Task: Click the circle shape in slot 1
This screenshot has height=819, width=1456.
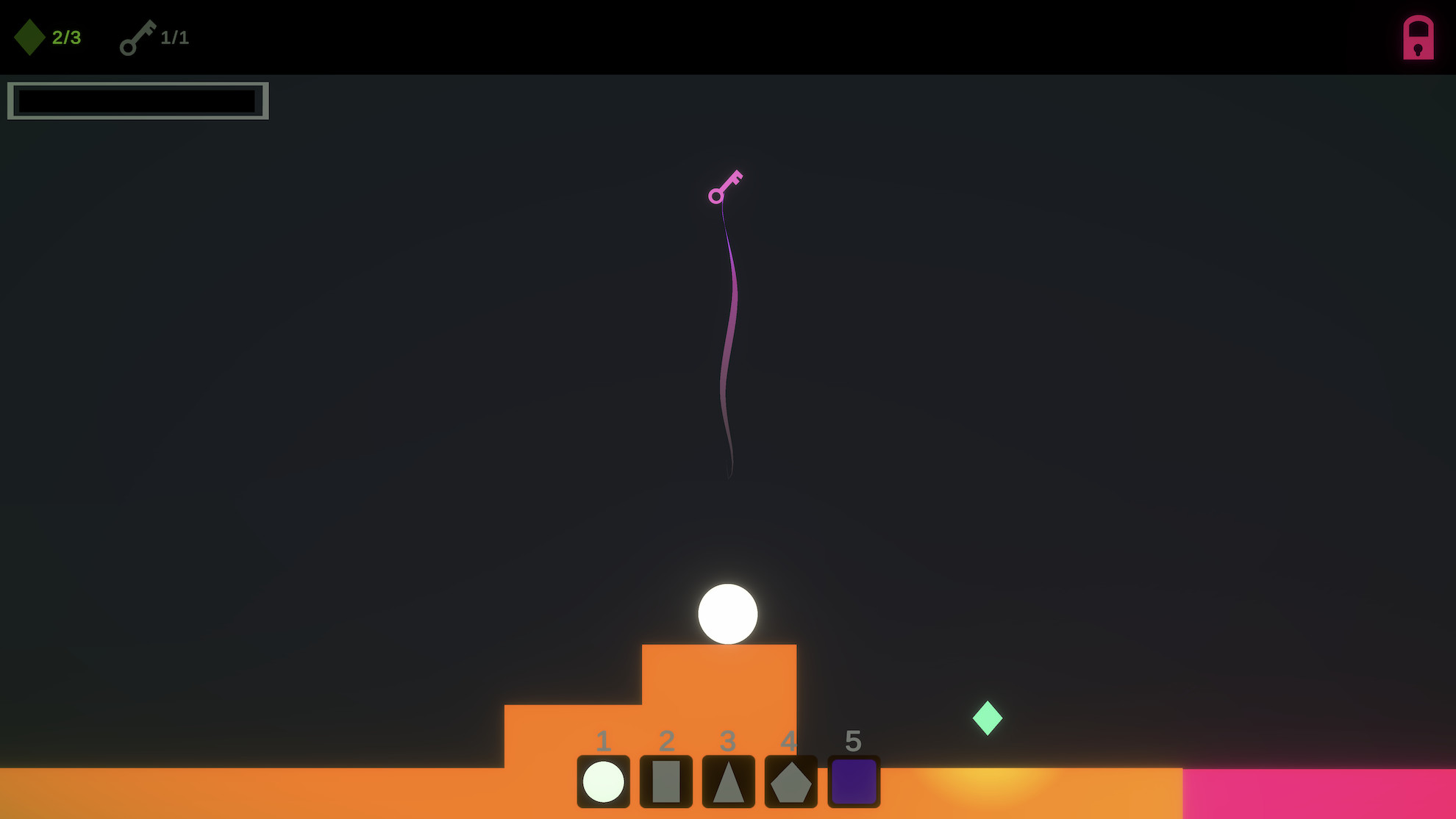Action: 603,782
